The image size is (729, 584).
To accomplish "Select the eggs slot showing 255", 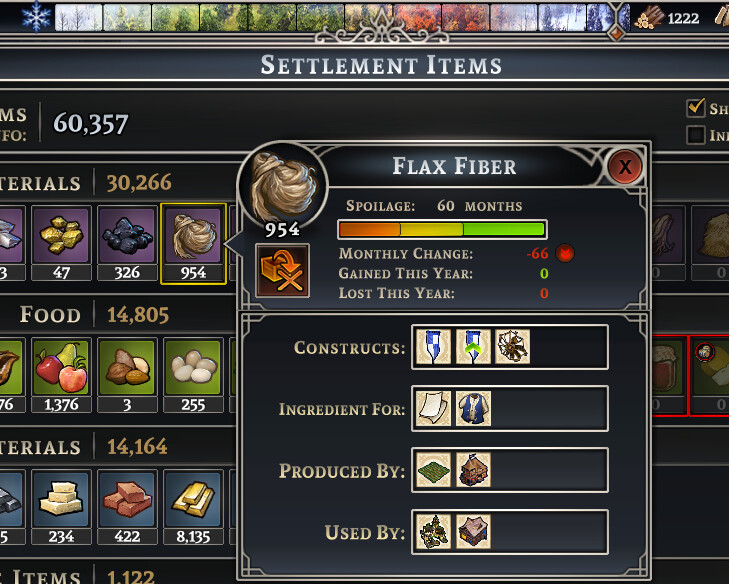I will [193, 370].
